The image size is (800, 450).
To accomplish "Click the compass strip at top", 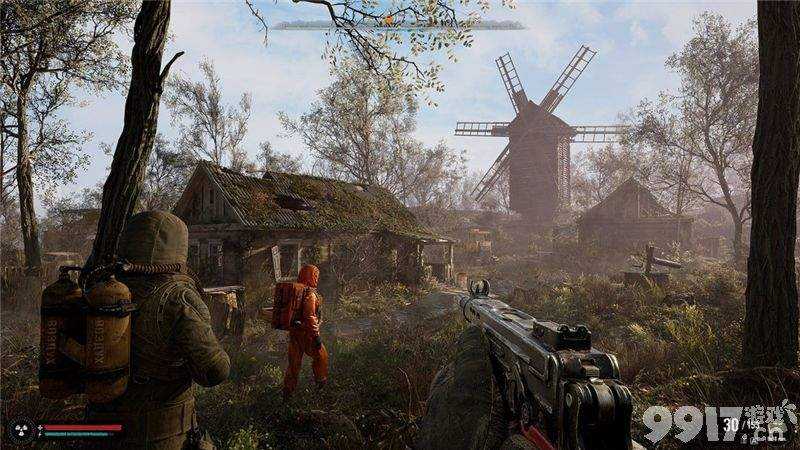I will tap(400, 25).
